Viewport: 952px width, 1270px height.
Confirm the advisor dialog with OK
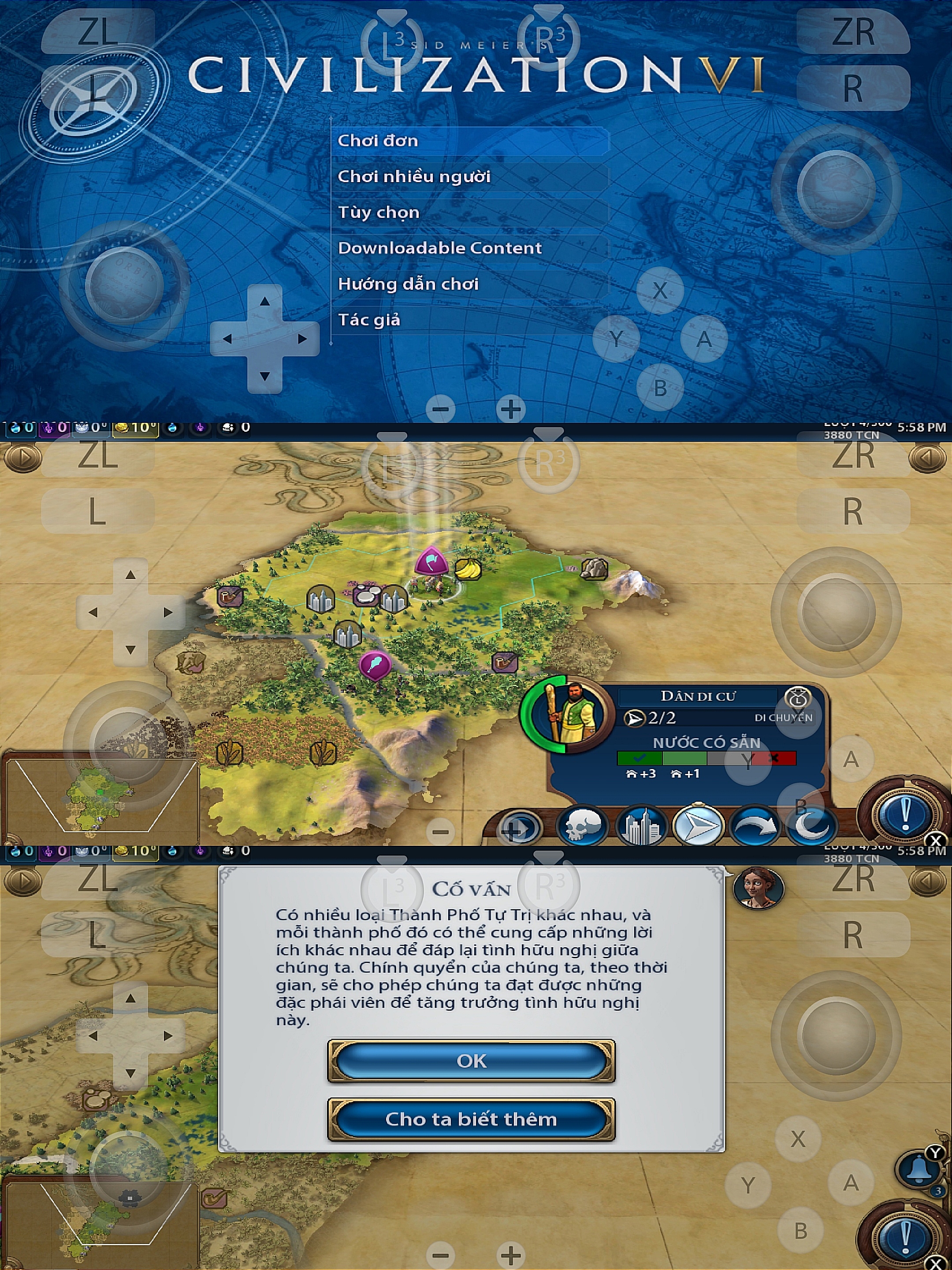(x=471, y=1061)
